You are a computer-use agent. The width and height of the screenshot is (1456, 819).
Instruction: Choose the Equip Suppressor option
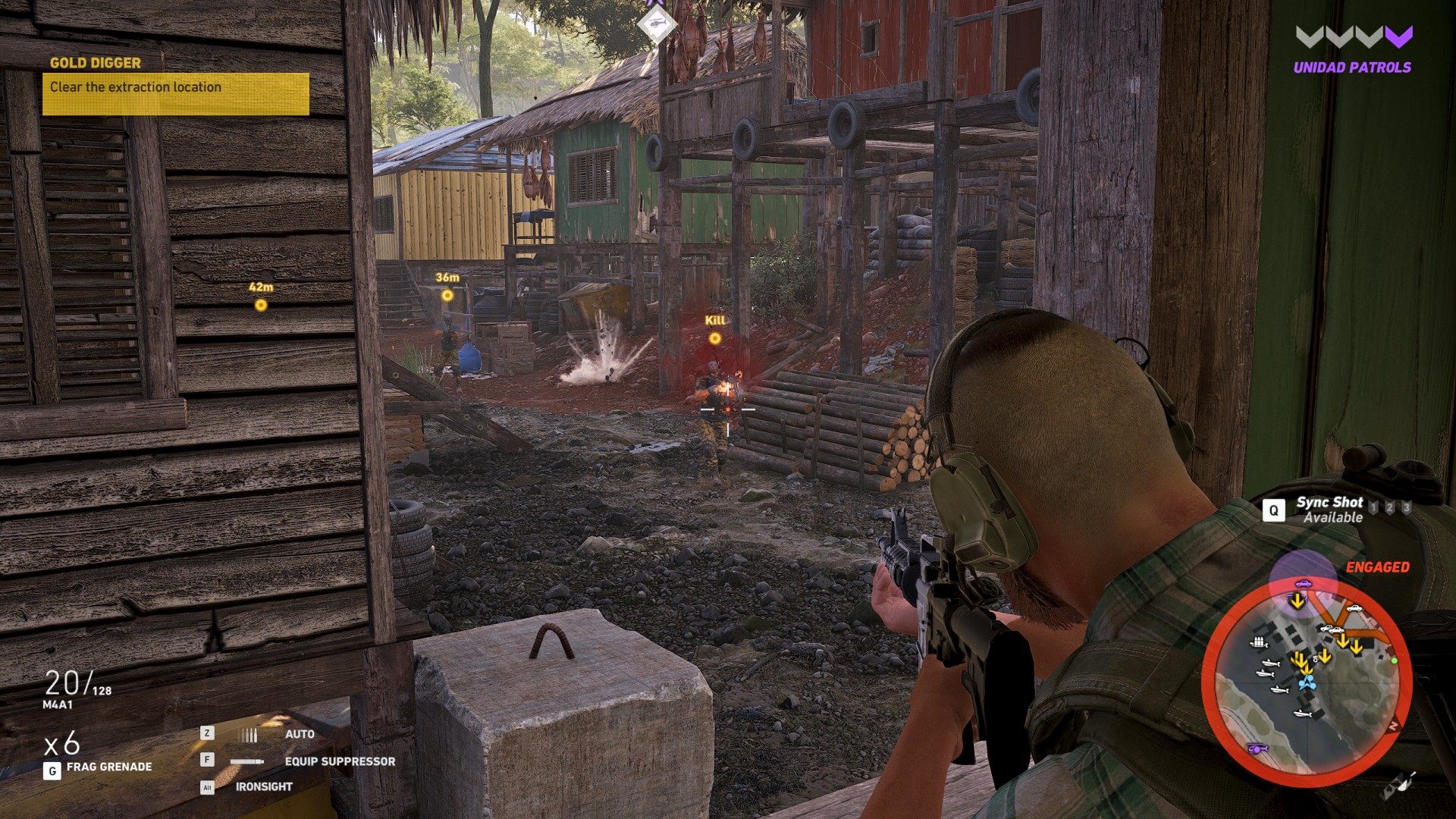point(339,761)
